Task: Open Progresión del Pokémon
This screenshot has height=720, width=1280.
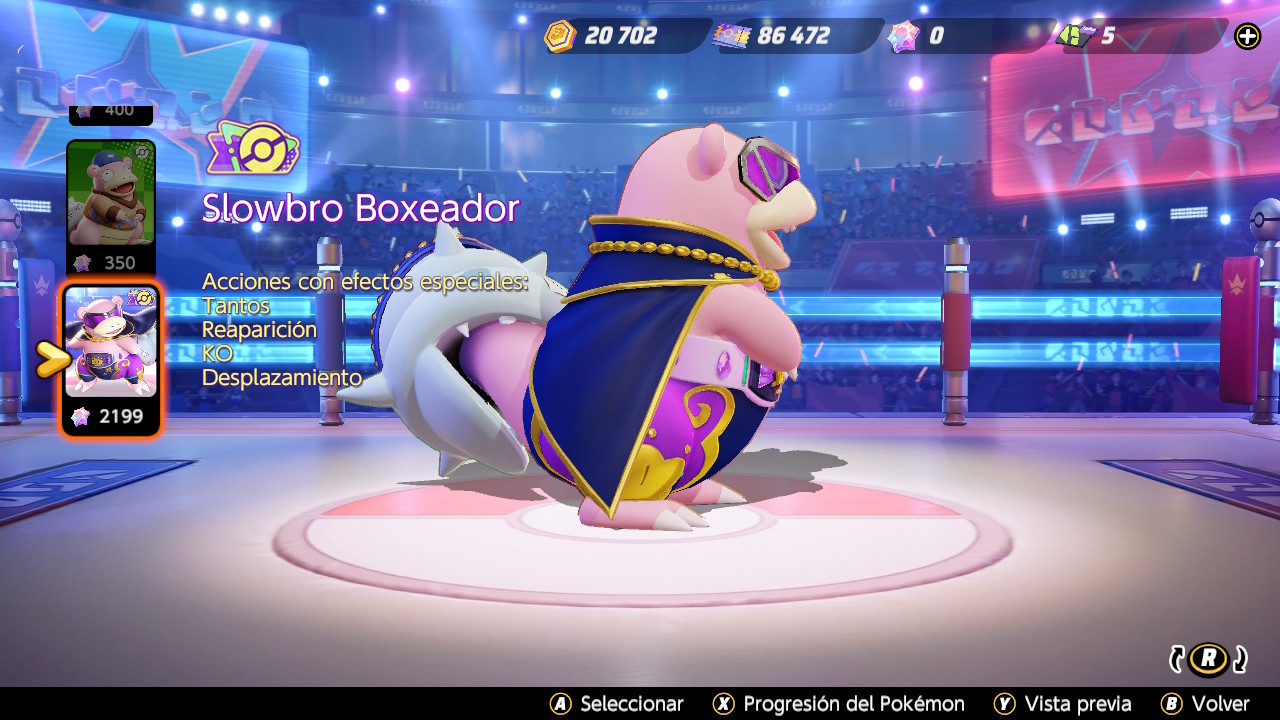Action: click(838, 704)
